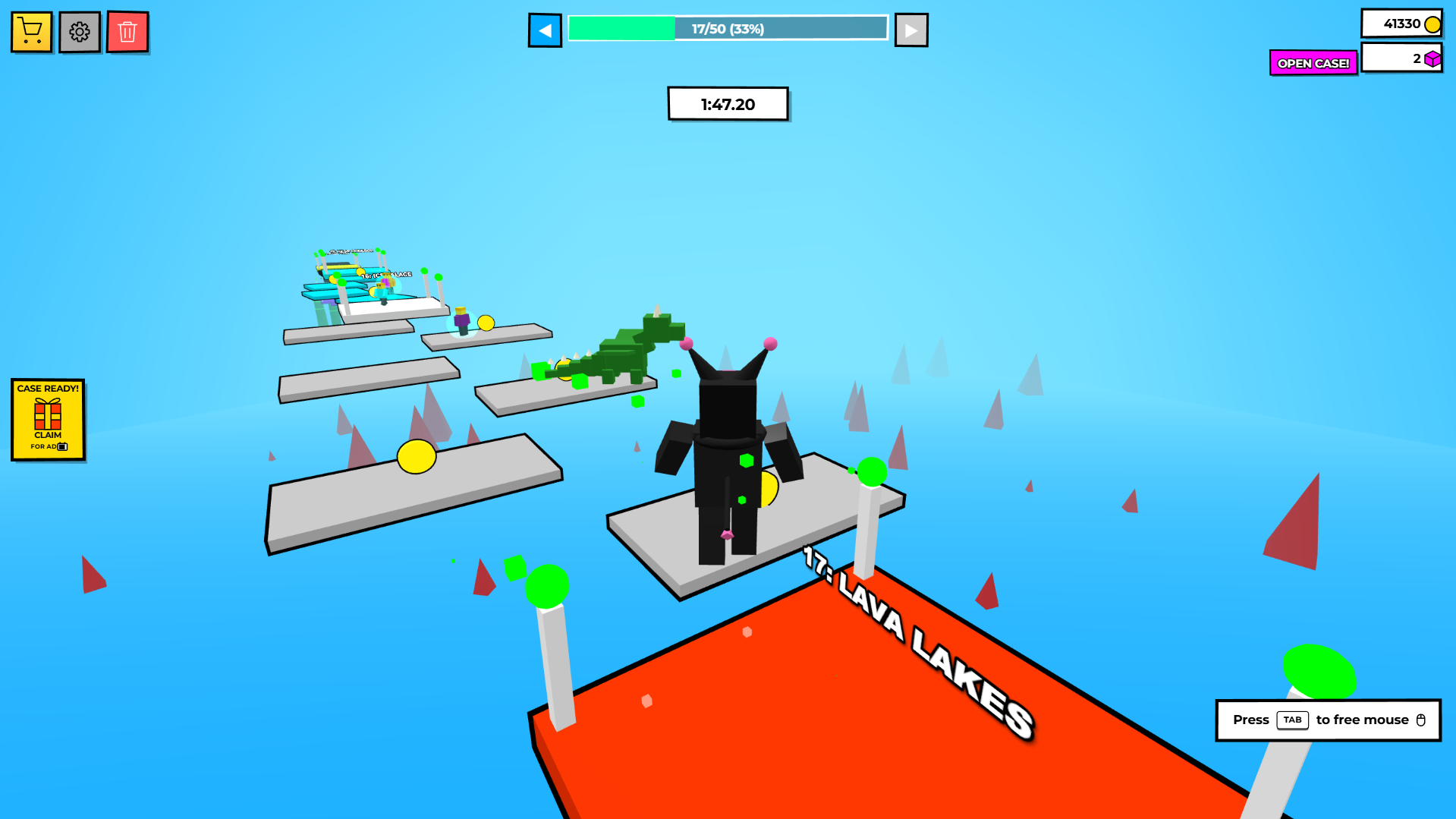Click the right arrow next to the progress bar

[x=910, y=30]
